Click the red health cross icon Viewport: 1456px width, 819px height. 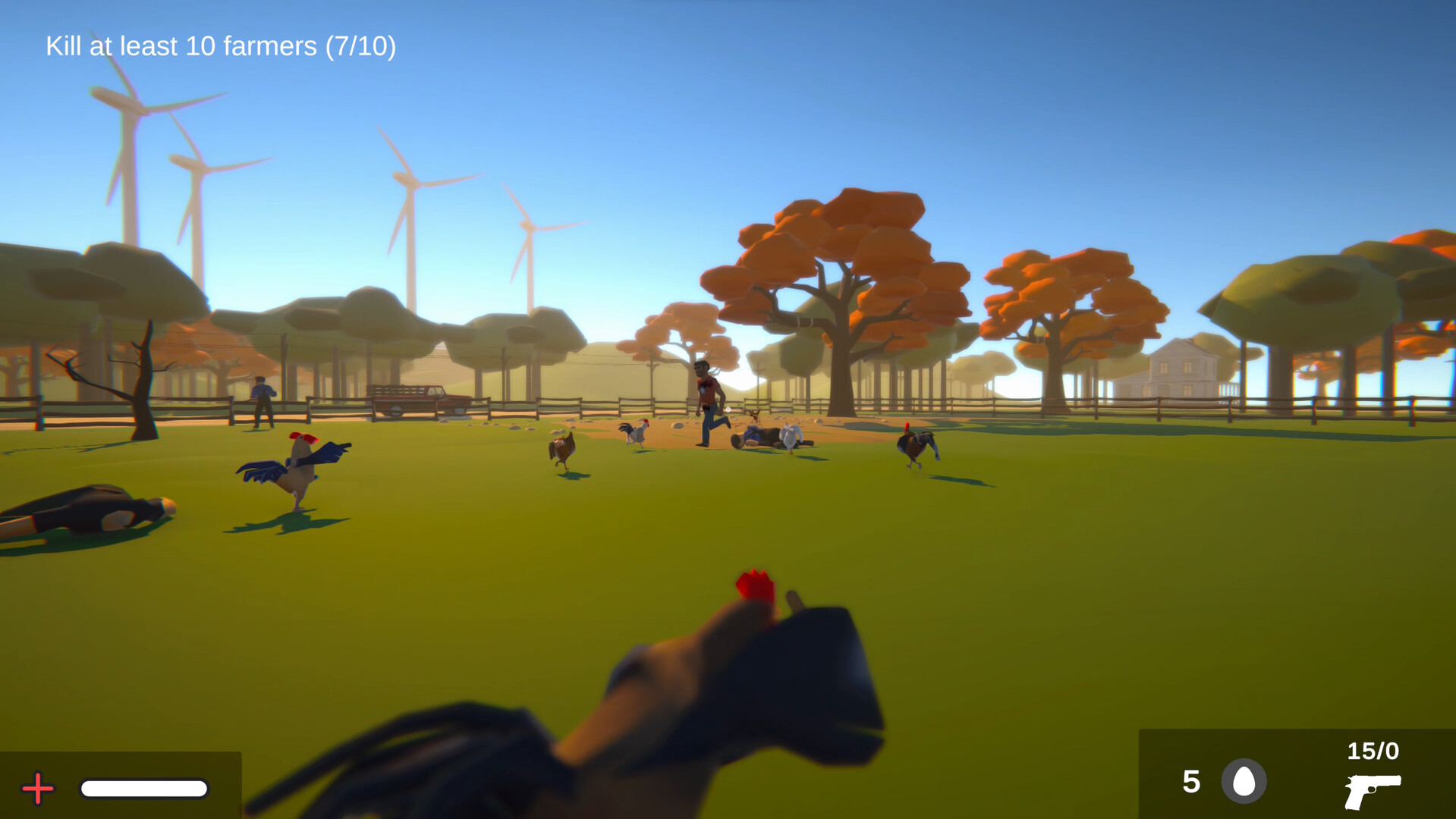coord(37,788)
